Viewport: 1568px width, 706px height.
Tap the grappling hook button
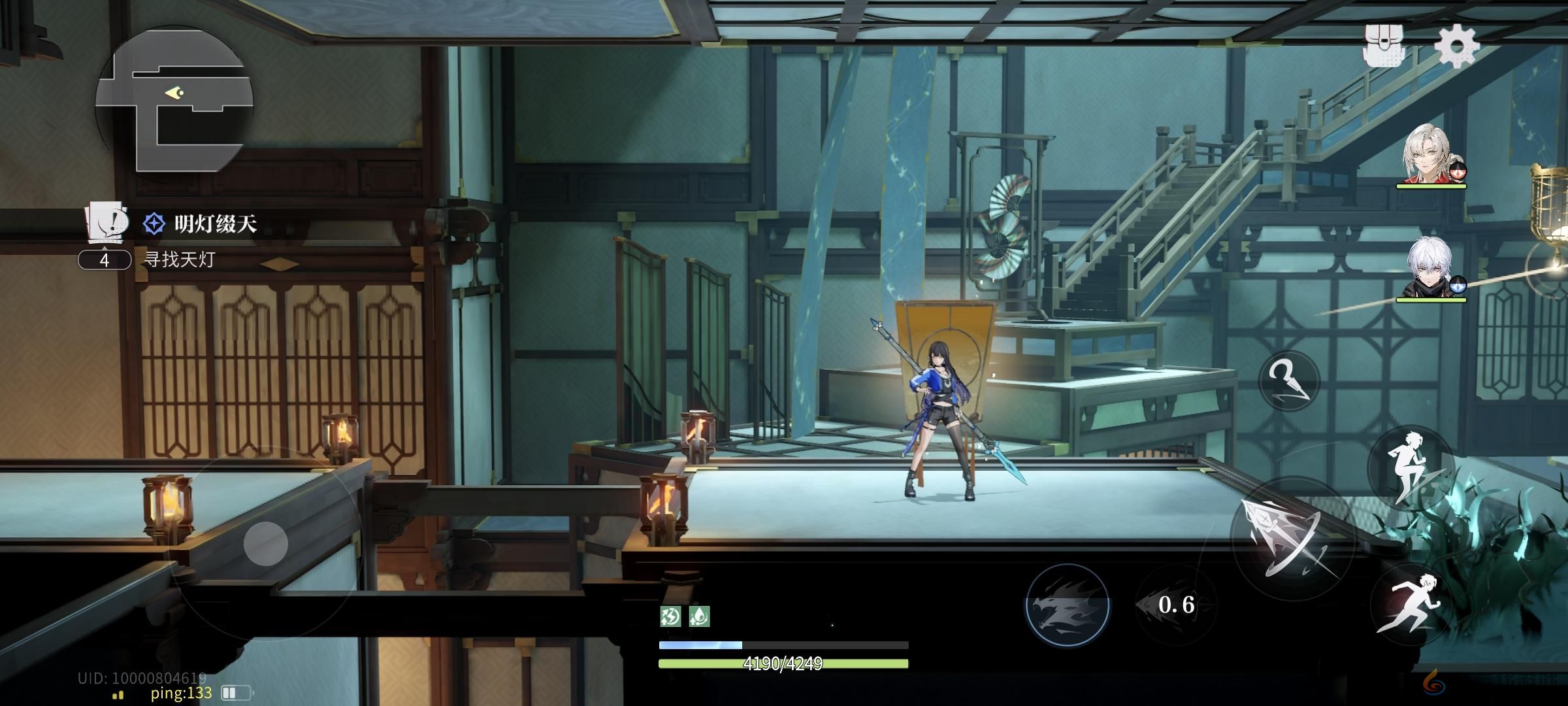click(1288, 380)
